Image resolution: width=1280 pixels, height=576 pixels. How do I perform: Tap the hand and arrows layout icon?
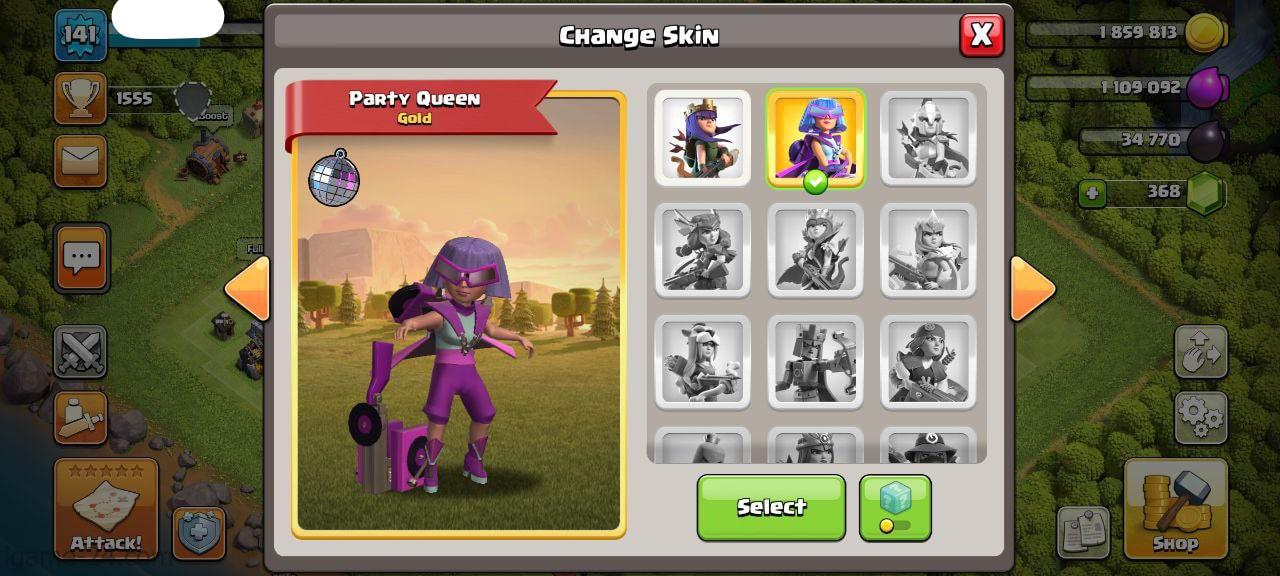click(x=1200, y=351)
